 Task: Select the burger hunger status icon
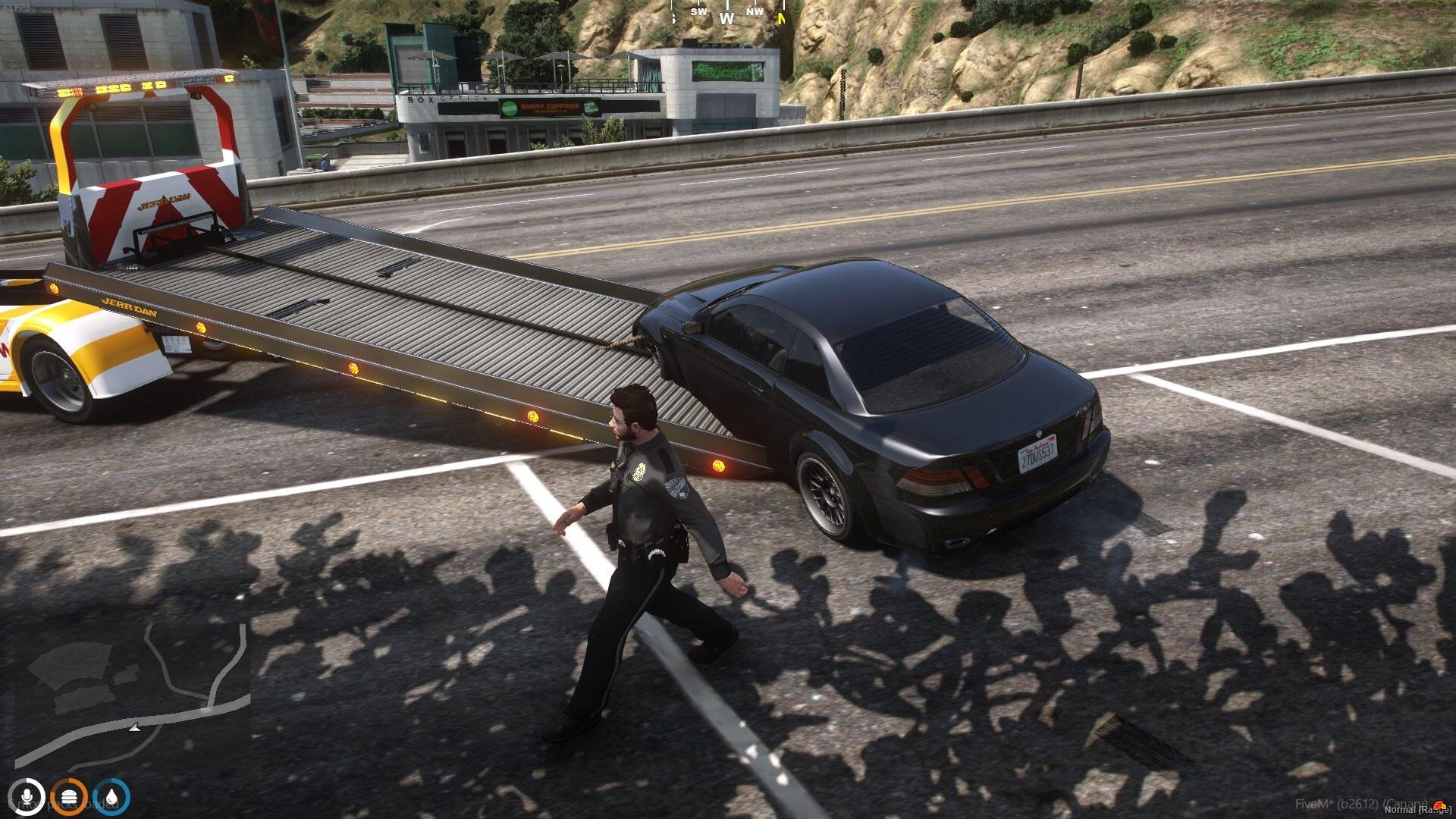click(x=71, y=797)
